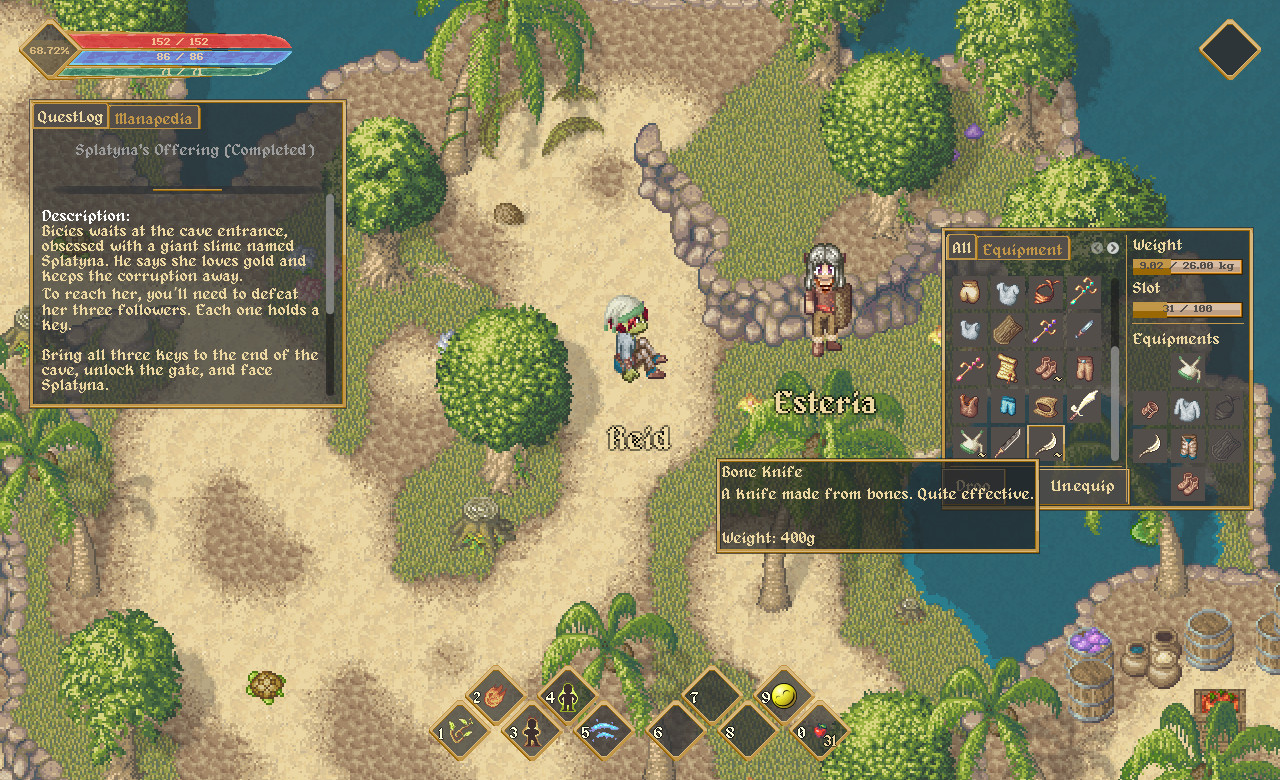The width and height of the screenshot is (1280, 780).
Task: Select the blue shorts in the inventory
Action: point(1007,406)
